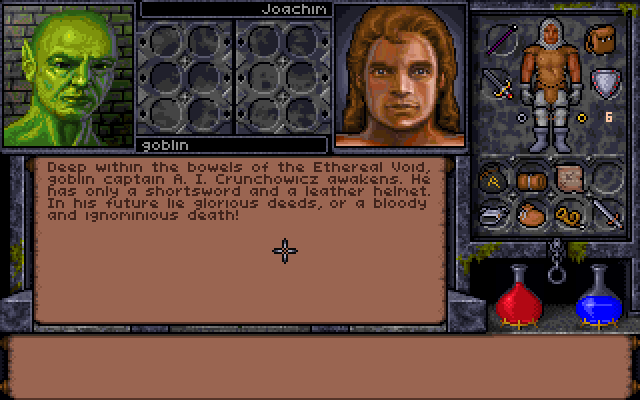Select the small gold item in the first inventory slot
Image resolution: width=640 pixels, height=400 pixels.
click(x=495, y=178)
